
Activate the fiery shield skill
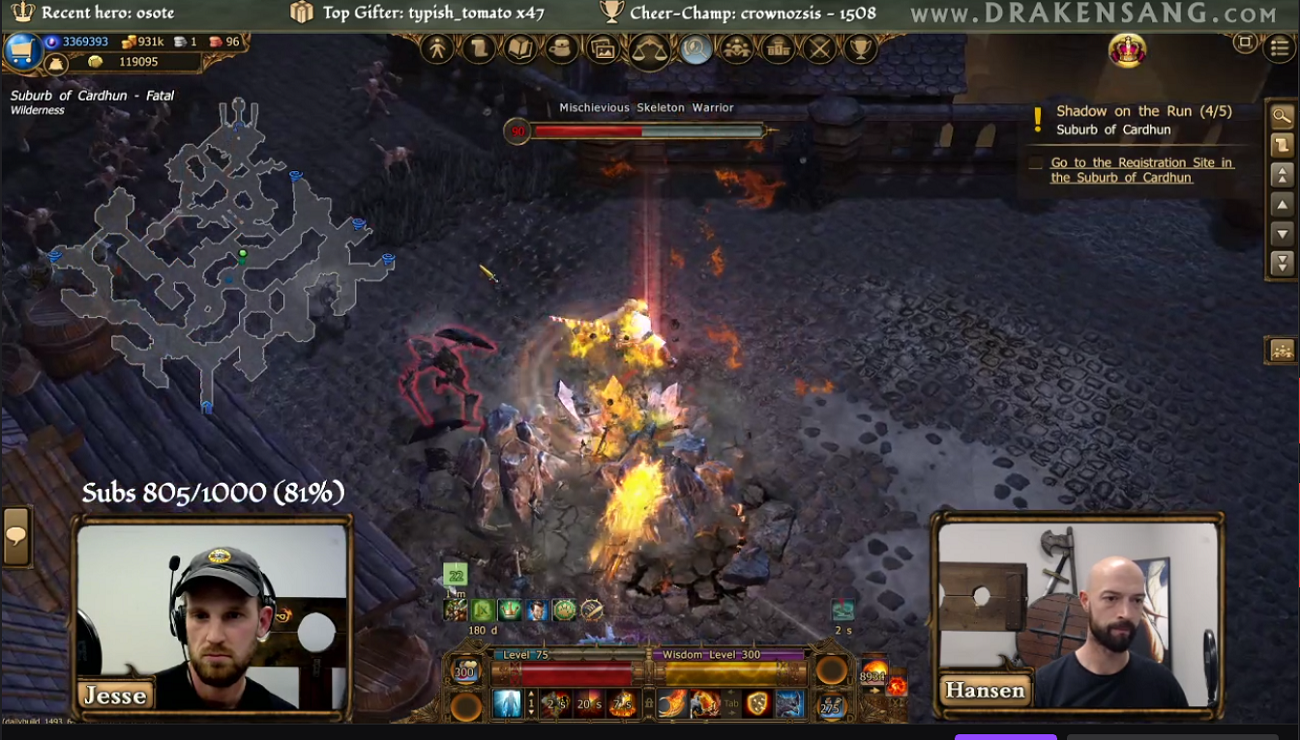click(x=757, y=704)
